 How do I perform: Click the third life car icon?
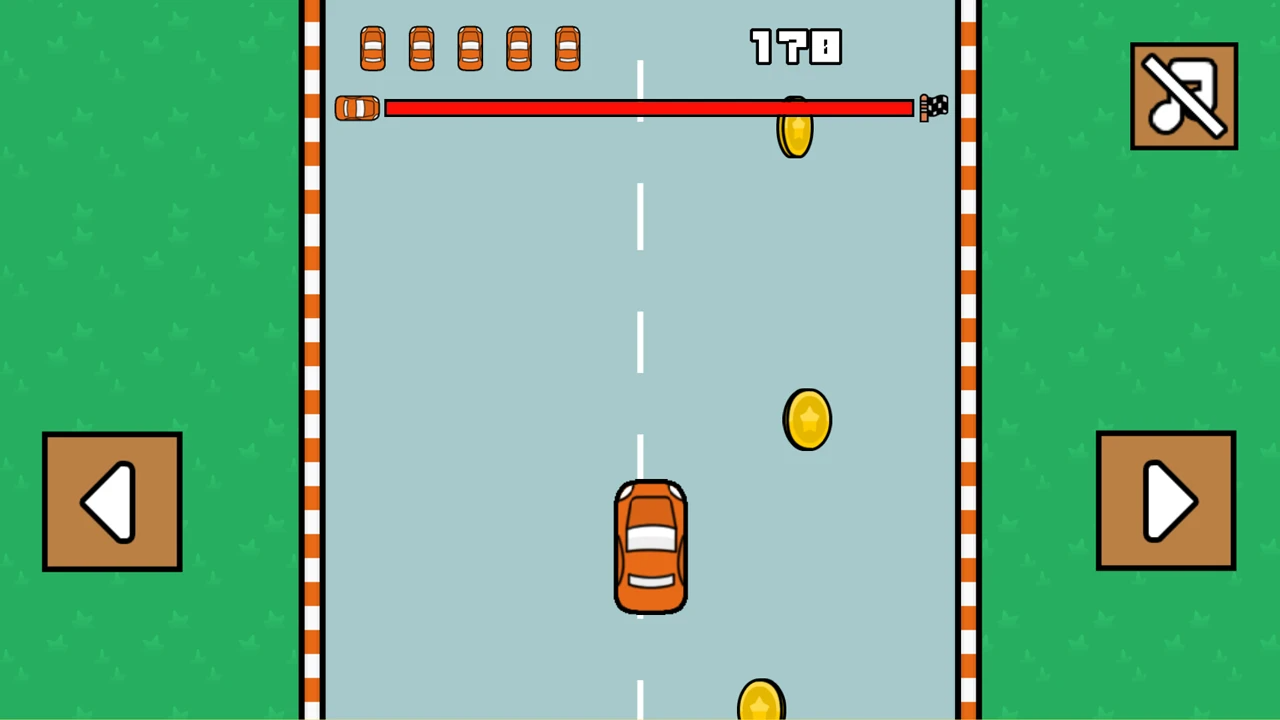point(469,48)
